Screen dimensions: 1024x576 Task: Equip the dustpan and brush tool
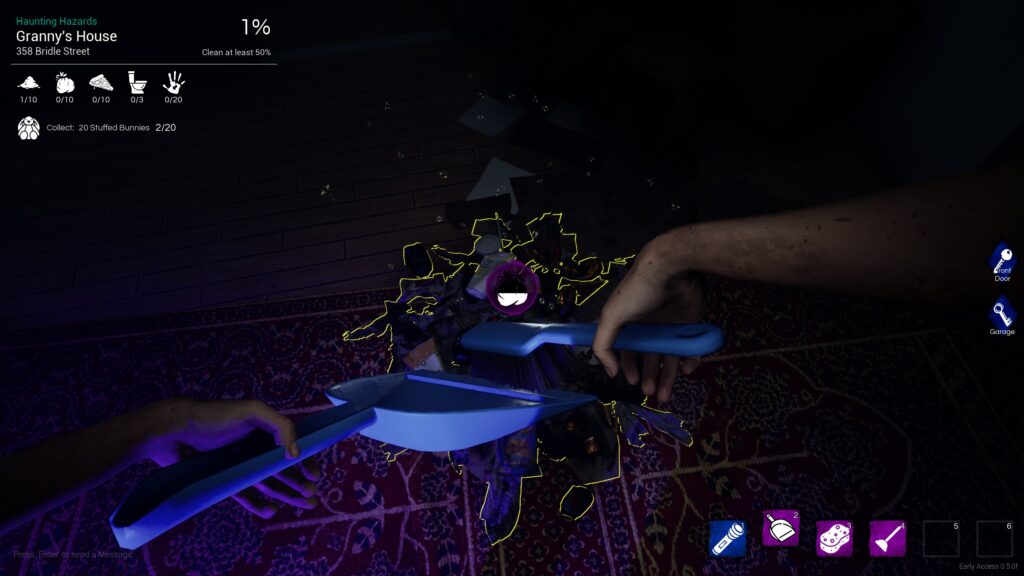780,538
